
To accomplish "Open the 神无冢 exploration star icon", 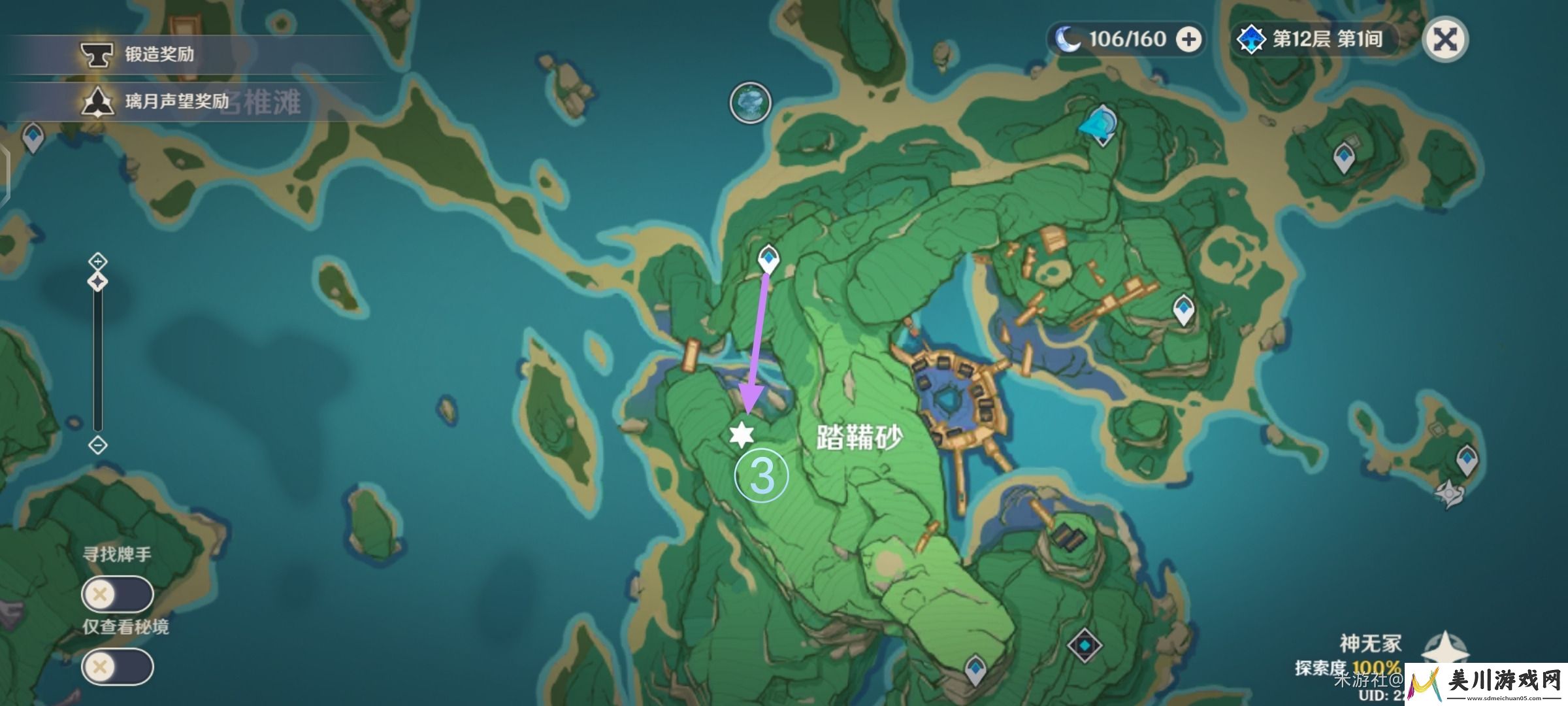I will 1445,650.
